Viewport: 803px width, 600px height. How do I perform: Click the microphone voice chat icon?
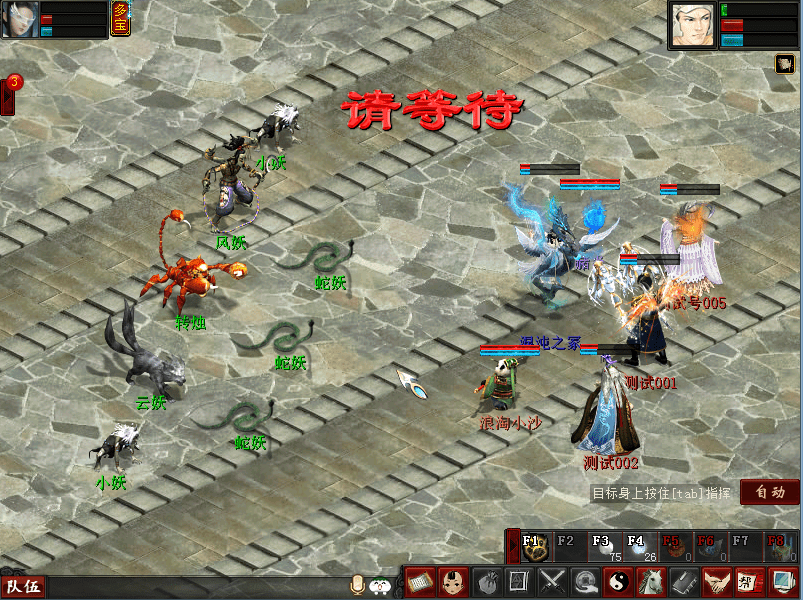coord(357,585)
